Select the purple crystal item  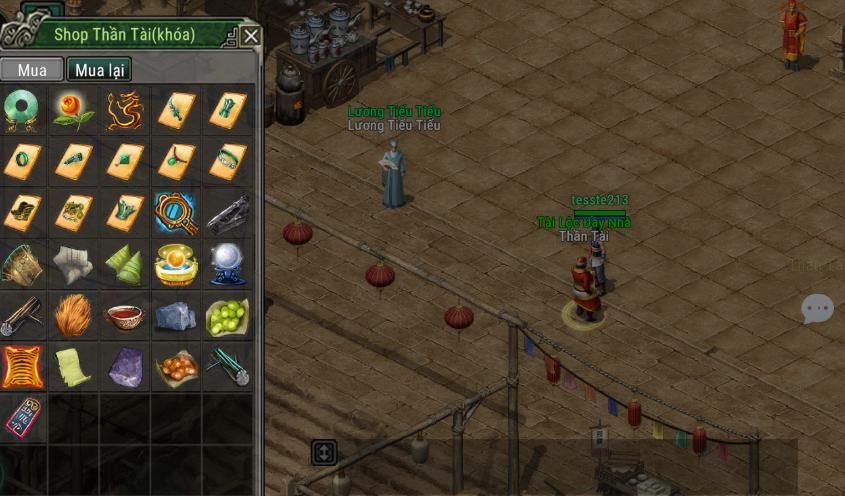coord(125,368)
